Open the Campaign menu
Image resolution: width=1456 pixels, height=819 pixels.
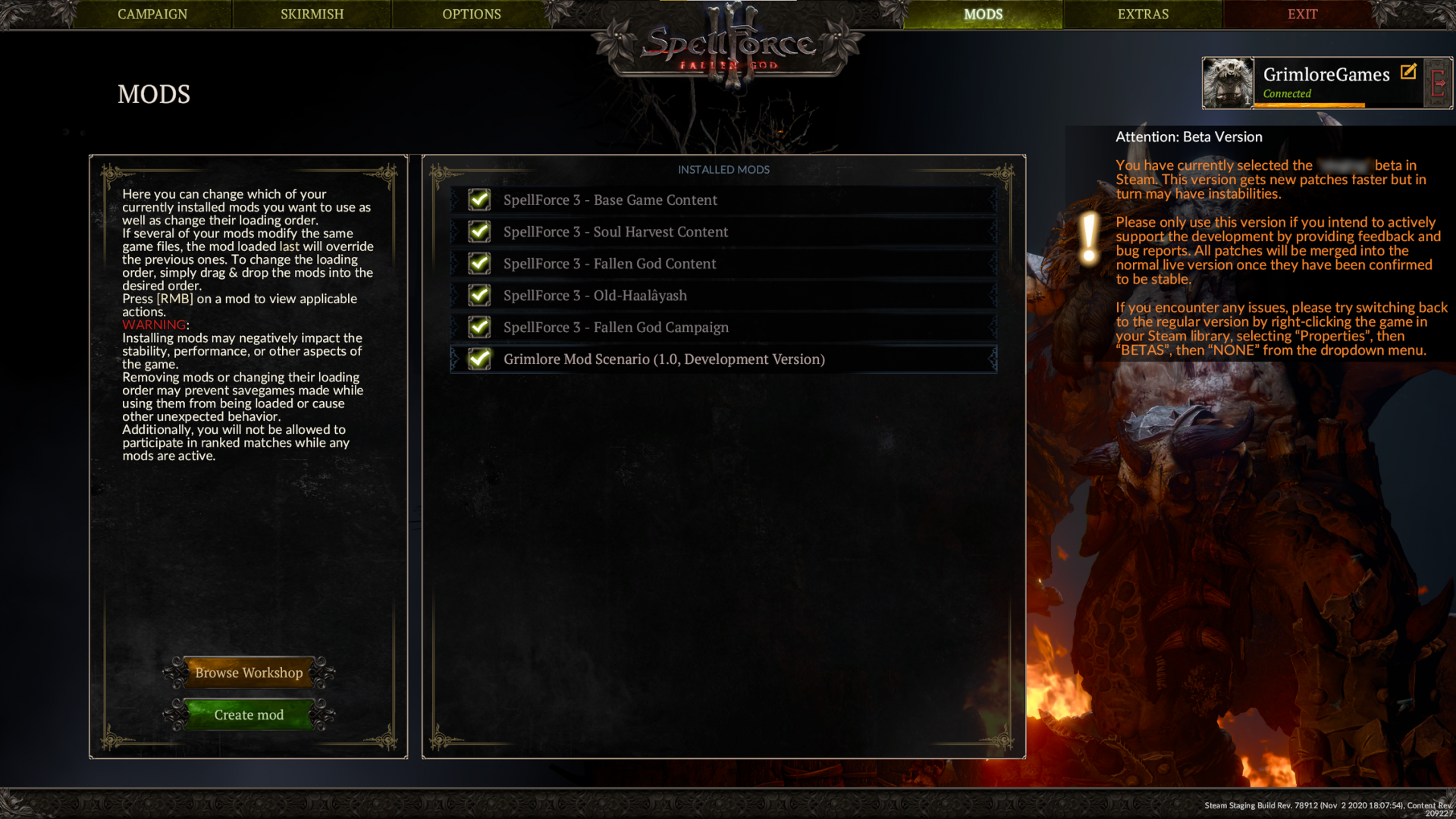[152, 14]
